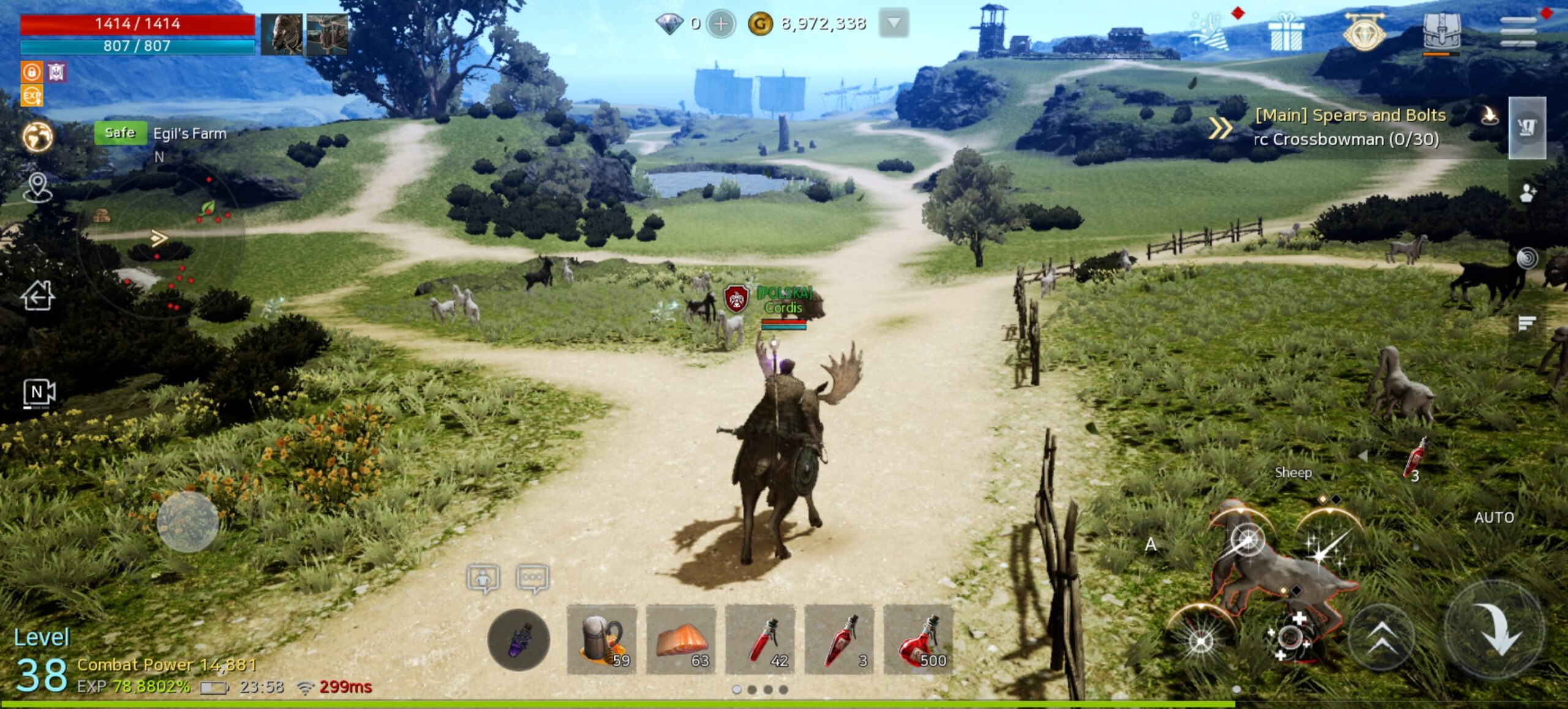The width and height of the screenshot is (1568, 709).
Task: Return to town with the house icon
Action: coord(38,296)
